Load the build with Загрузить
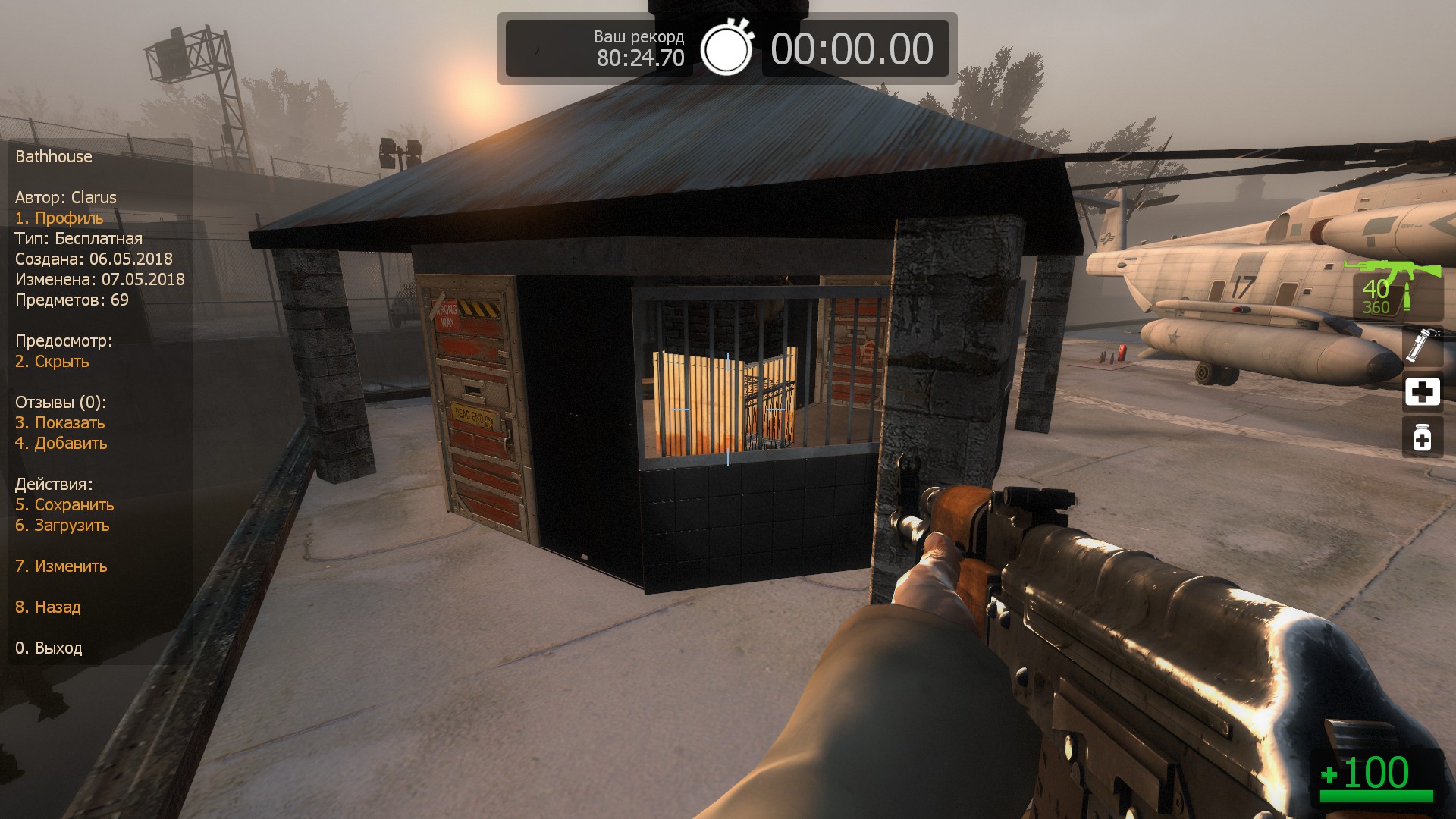This screenshot has height=819, width=1456. tap(62, 526)
